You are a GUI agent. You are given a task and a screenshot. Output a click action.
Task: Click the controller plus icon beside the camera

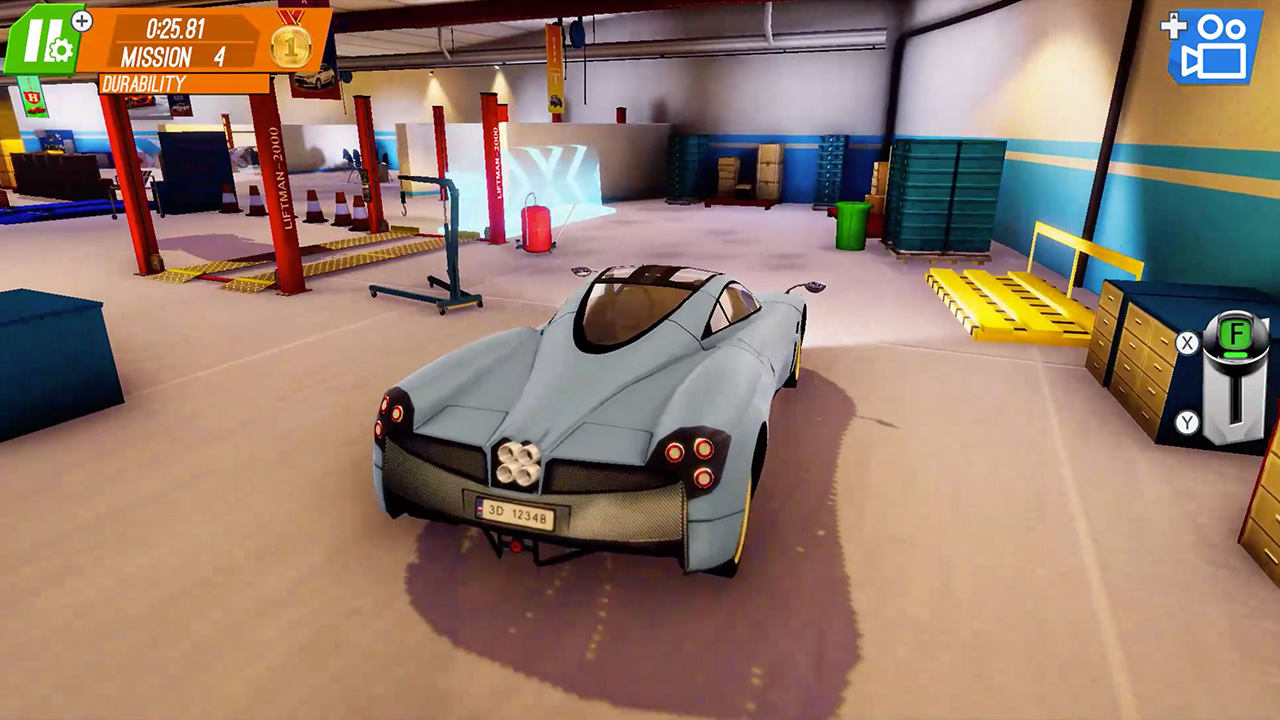1172,26
